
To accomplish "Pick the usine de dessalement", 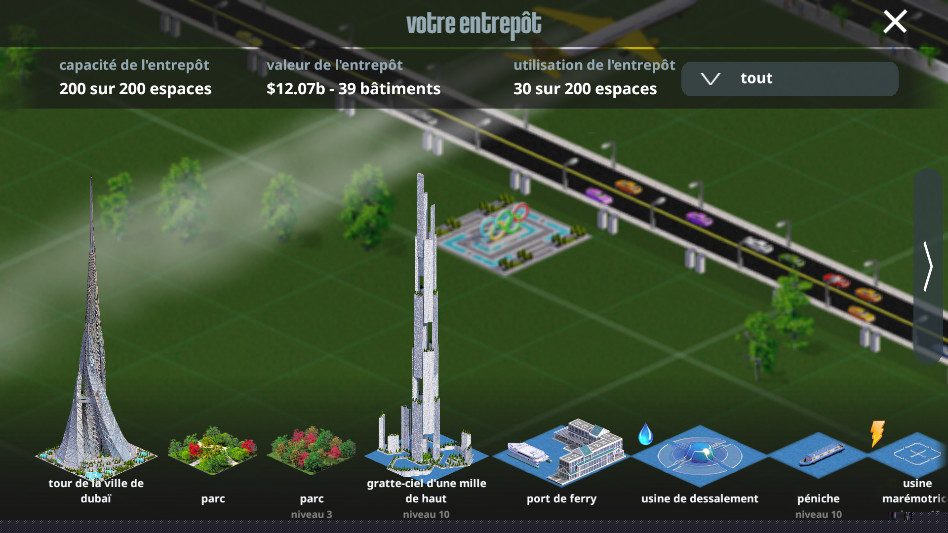I will 699,457.
